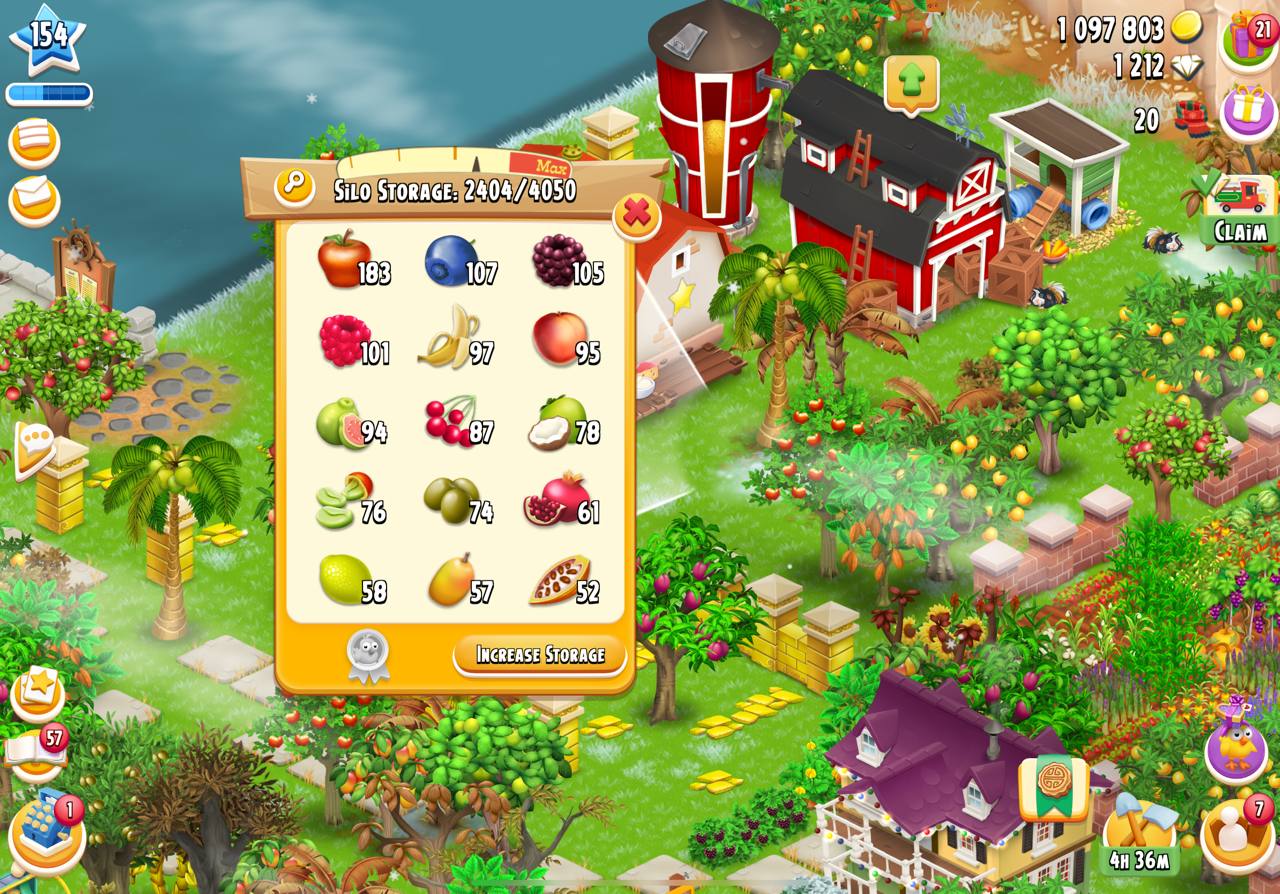Screen dimensions: 1280x894
Task: Pick the coconut item (78)
Action: pos(556,421)
